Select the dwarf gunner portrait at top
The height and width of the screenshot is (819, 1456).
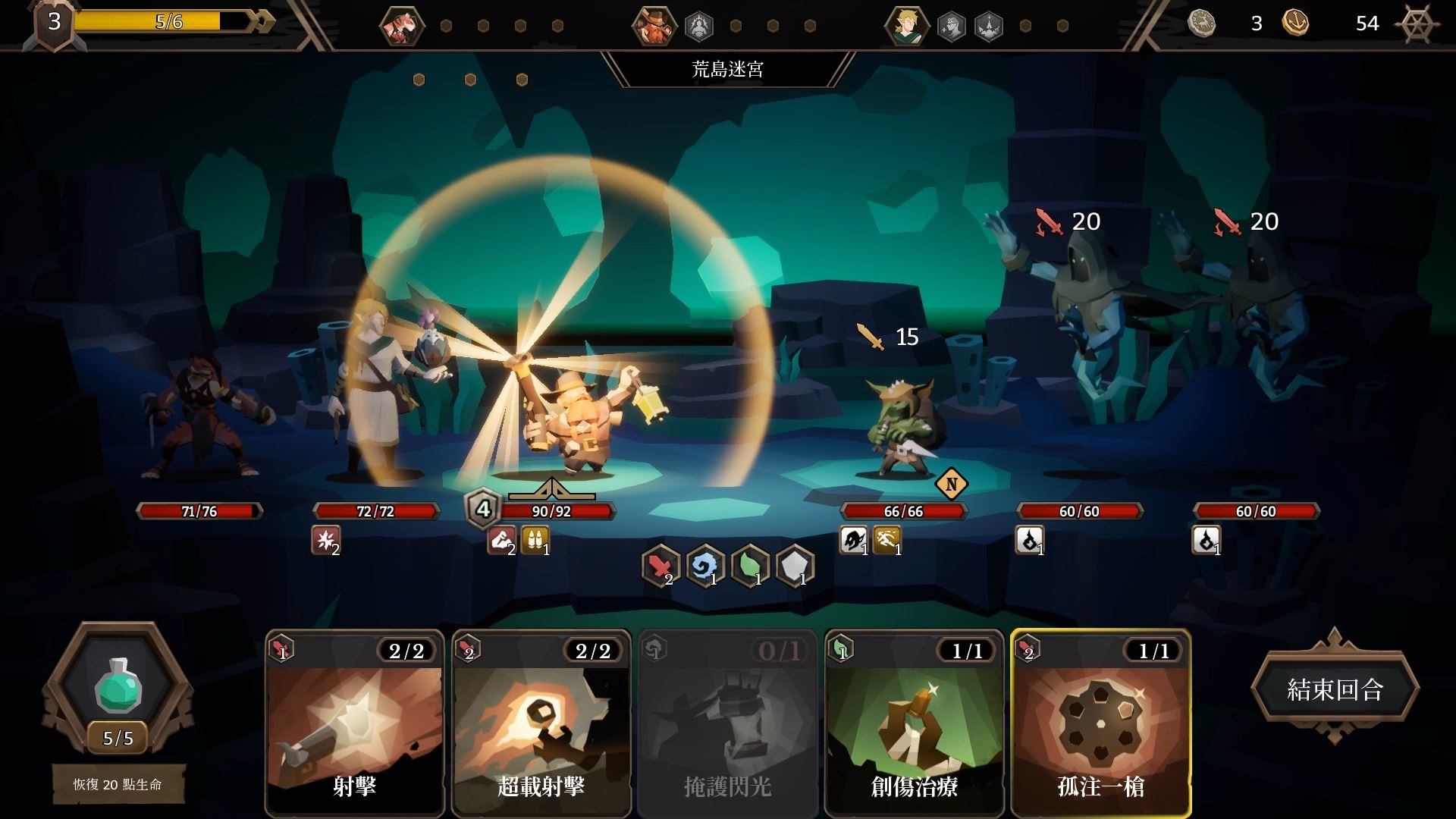(654, 26)
